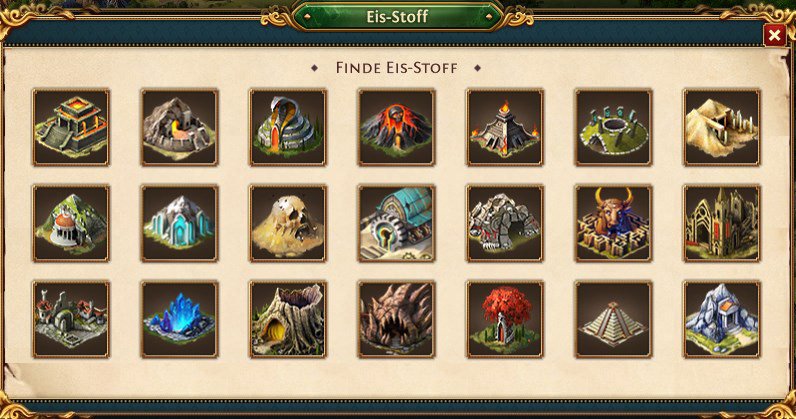Choose the red-leafed tree shrine
Image resolution: width=796 pixels, height=419 pixels.
pyautogui.click(x=504, y=319)
